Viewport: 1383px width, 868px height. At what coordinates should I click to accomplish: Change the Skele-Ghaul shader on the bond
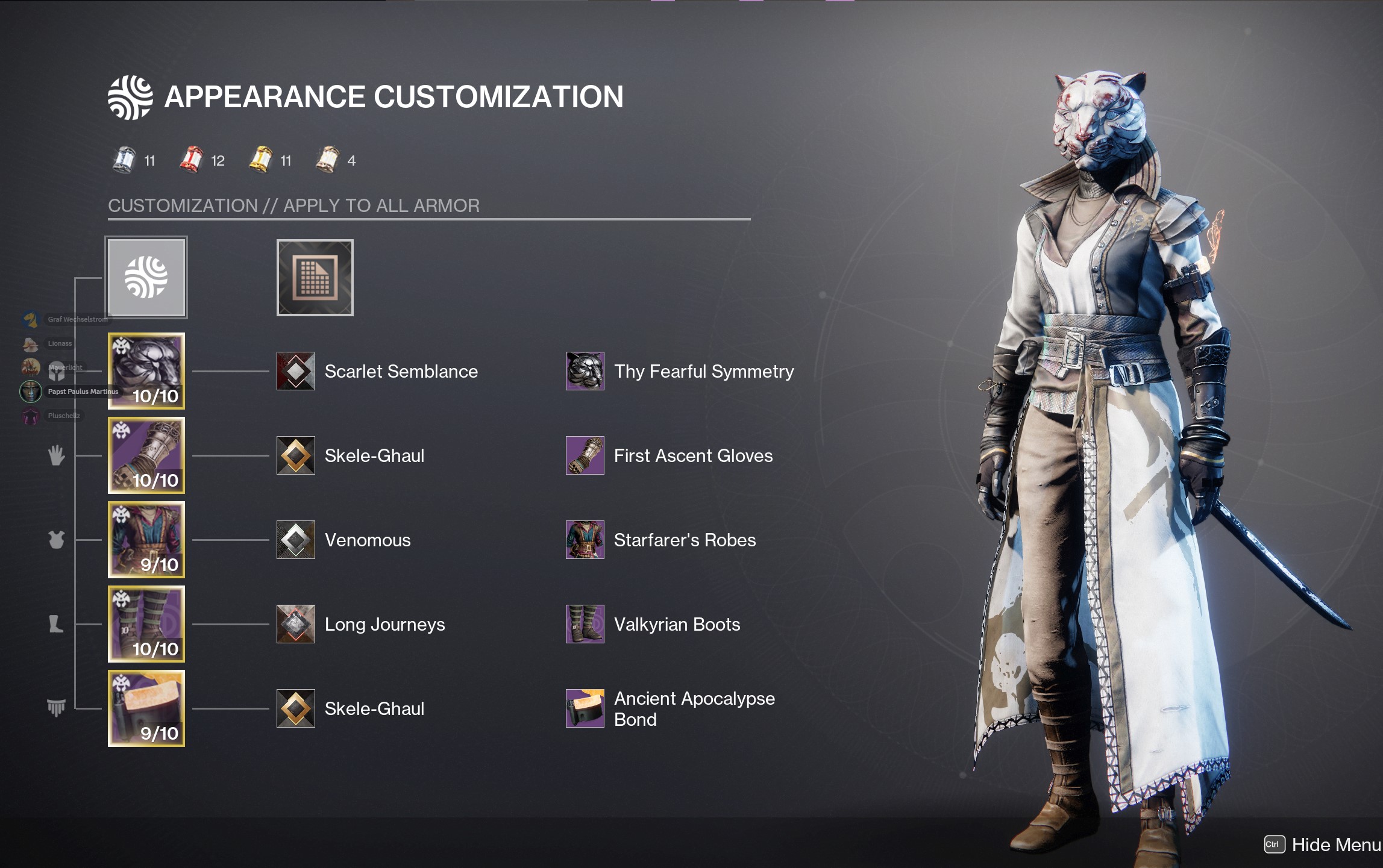coord(296,708)
